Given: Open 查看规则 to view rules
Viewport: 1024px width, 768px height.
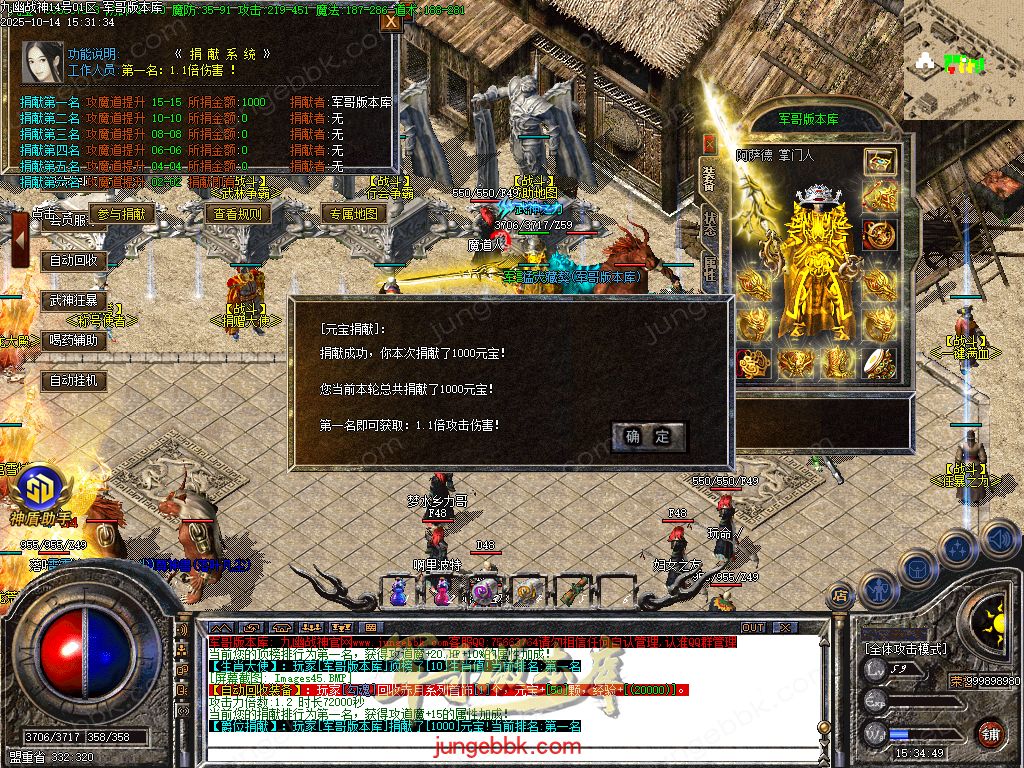Looking at the screenshot, I should [237, 213].
